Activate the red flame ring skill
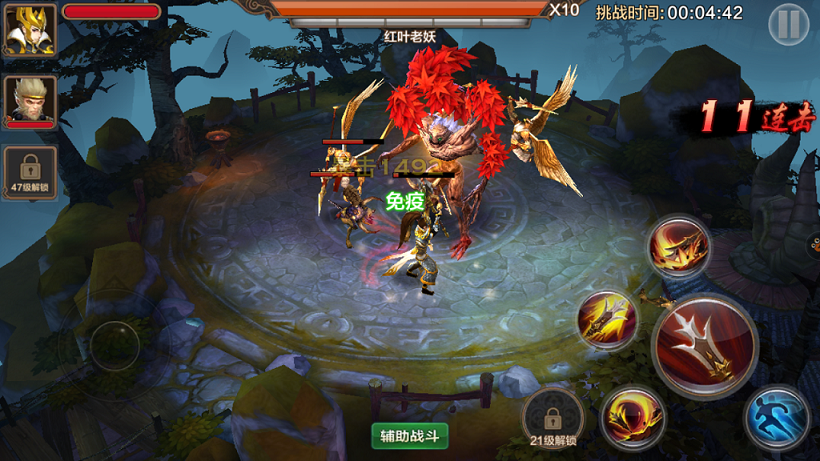820x461 pixels. (x=633, y=418)
